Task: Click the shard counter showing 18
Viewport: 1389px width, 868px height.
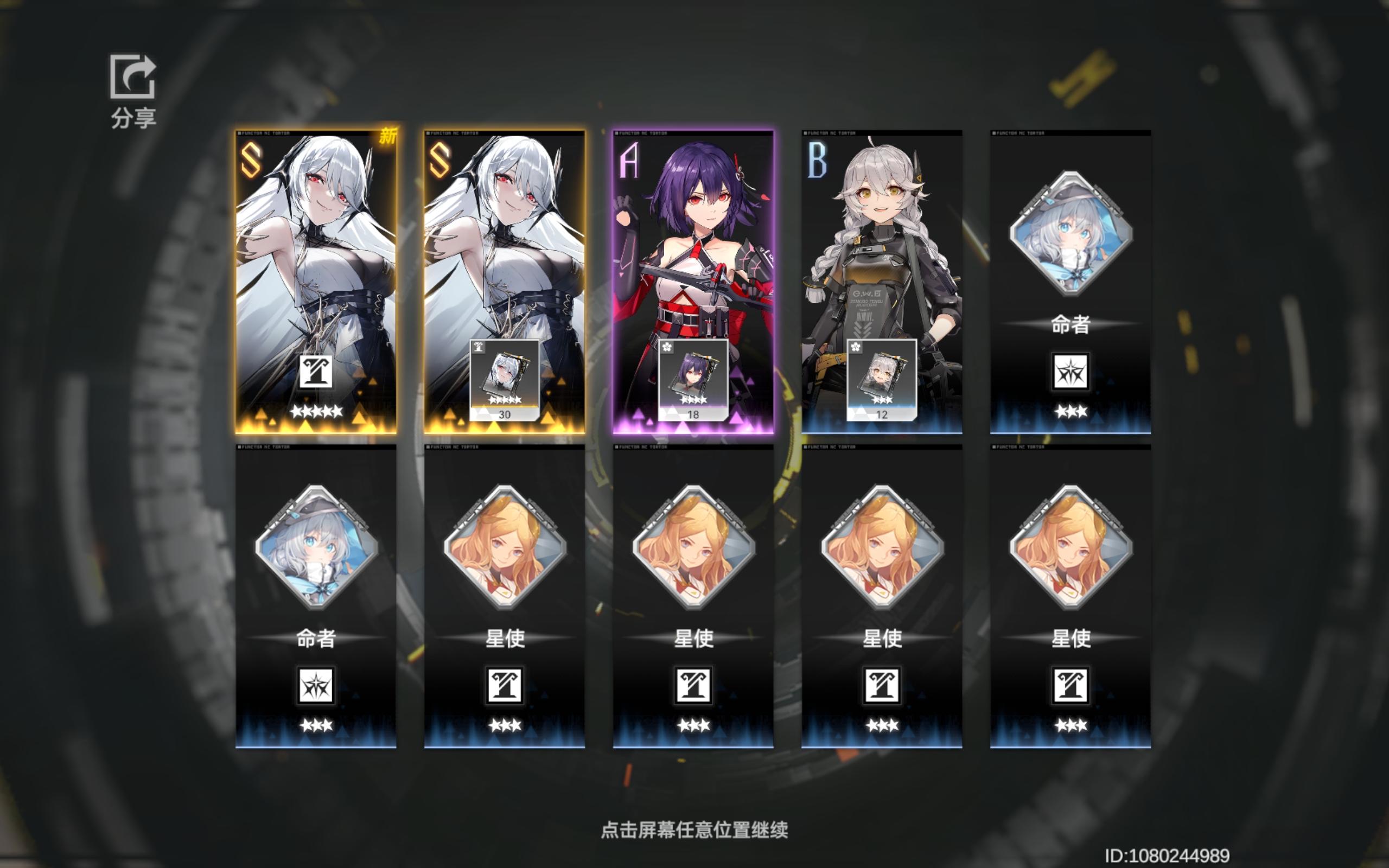Action: [694, 413]
